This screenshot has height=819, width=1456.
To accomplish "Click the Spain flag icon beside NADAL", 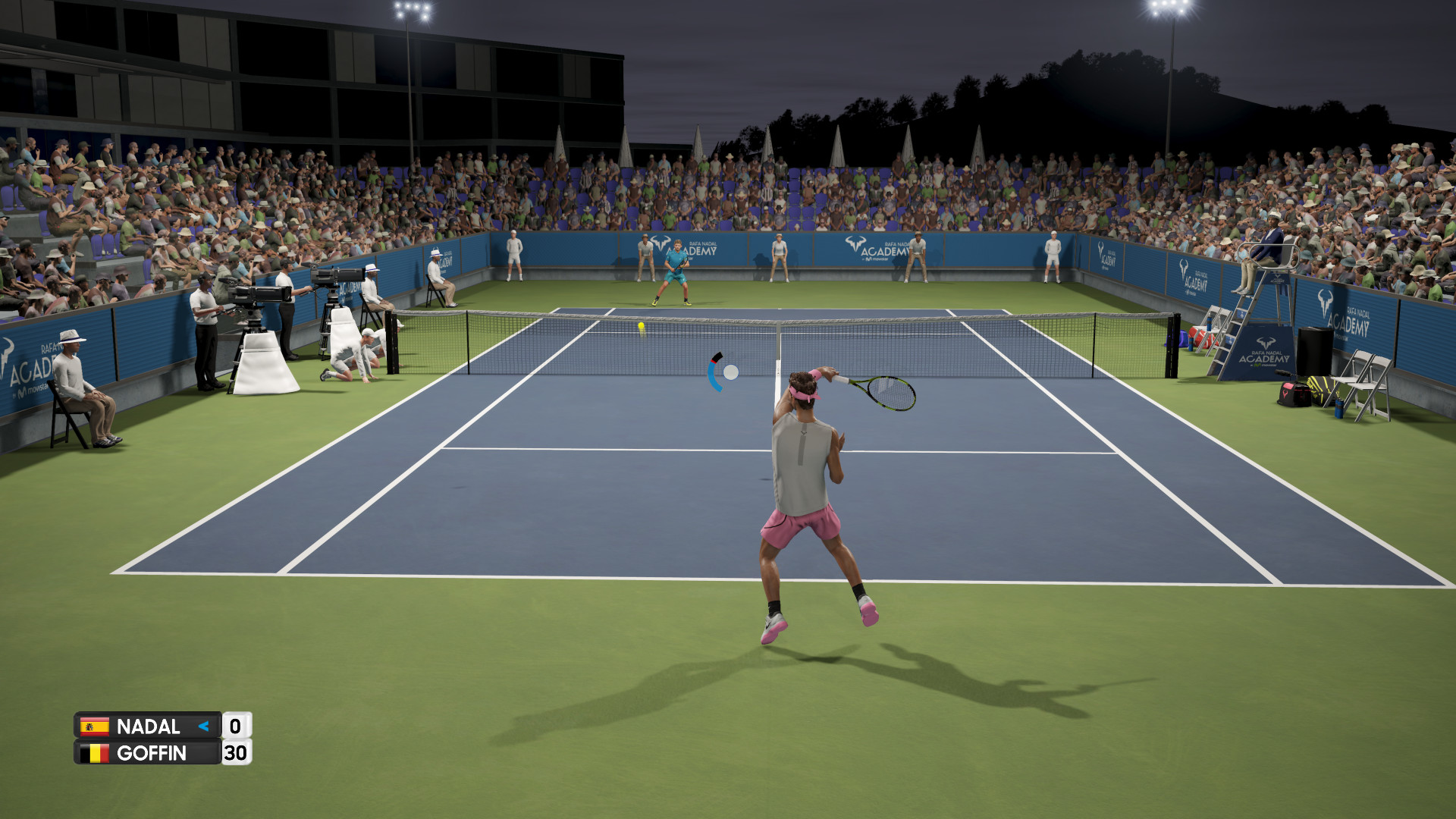I will [x=94, y=726].
